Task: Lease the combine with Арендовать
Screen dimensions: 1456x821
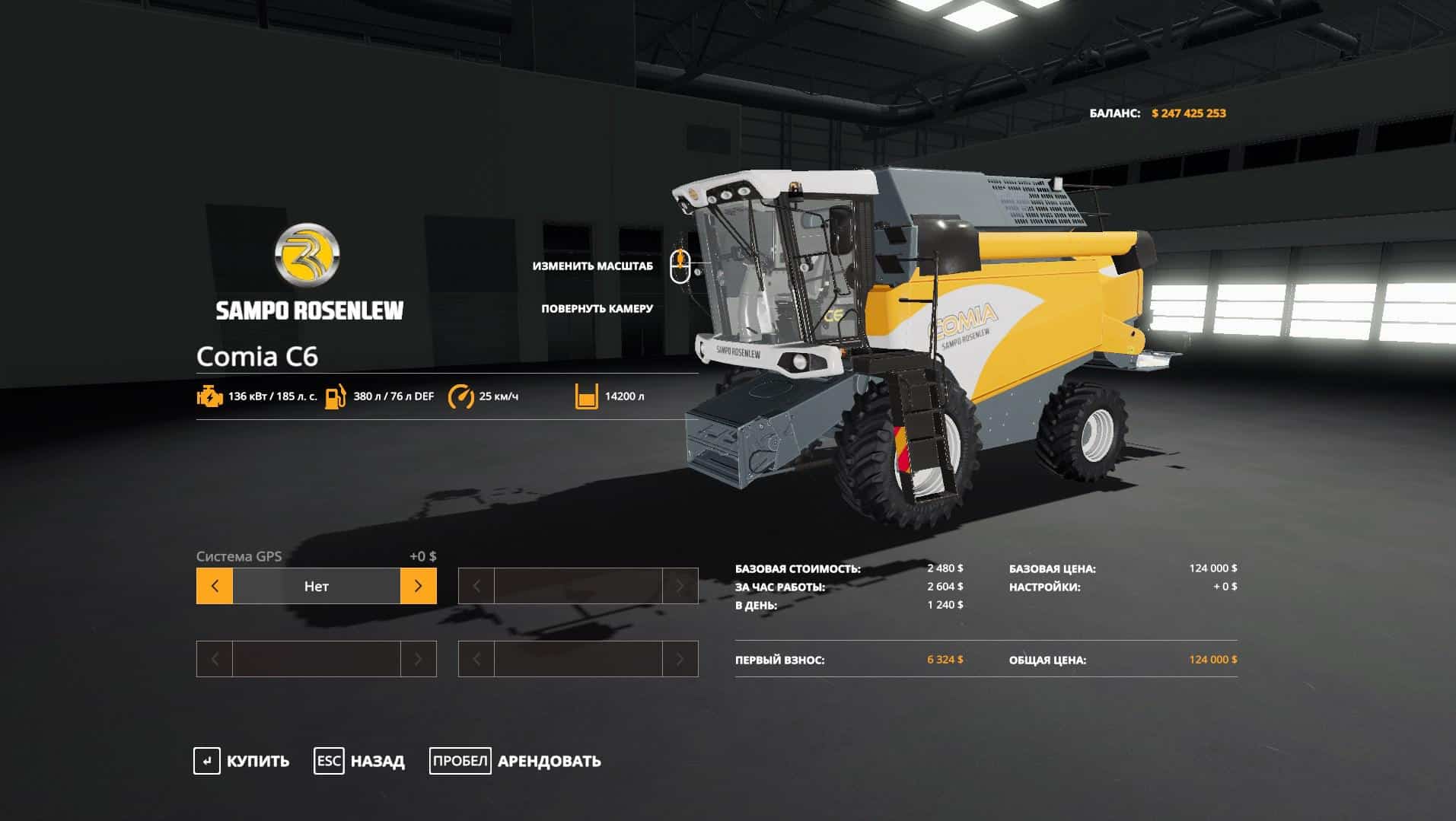Action: [x=515, y=761]
